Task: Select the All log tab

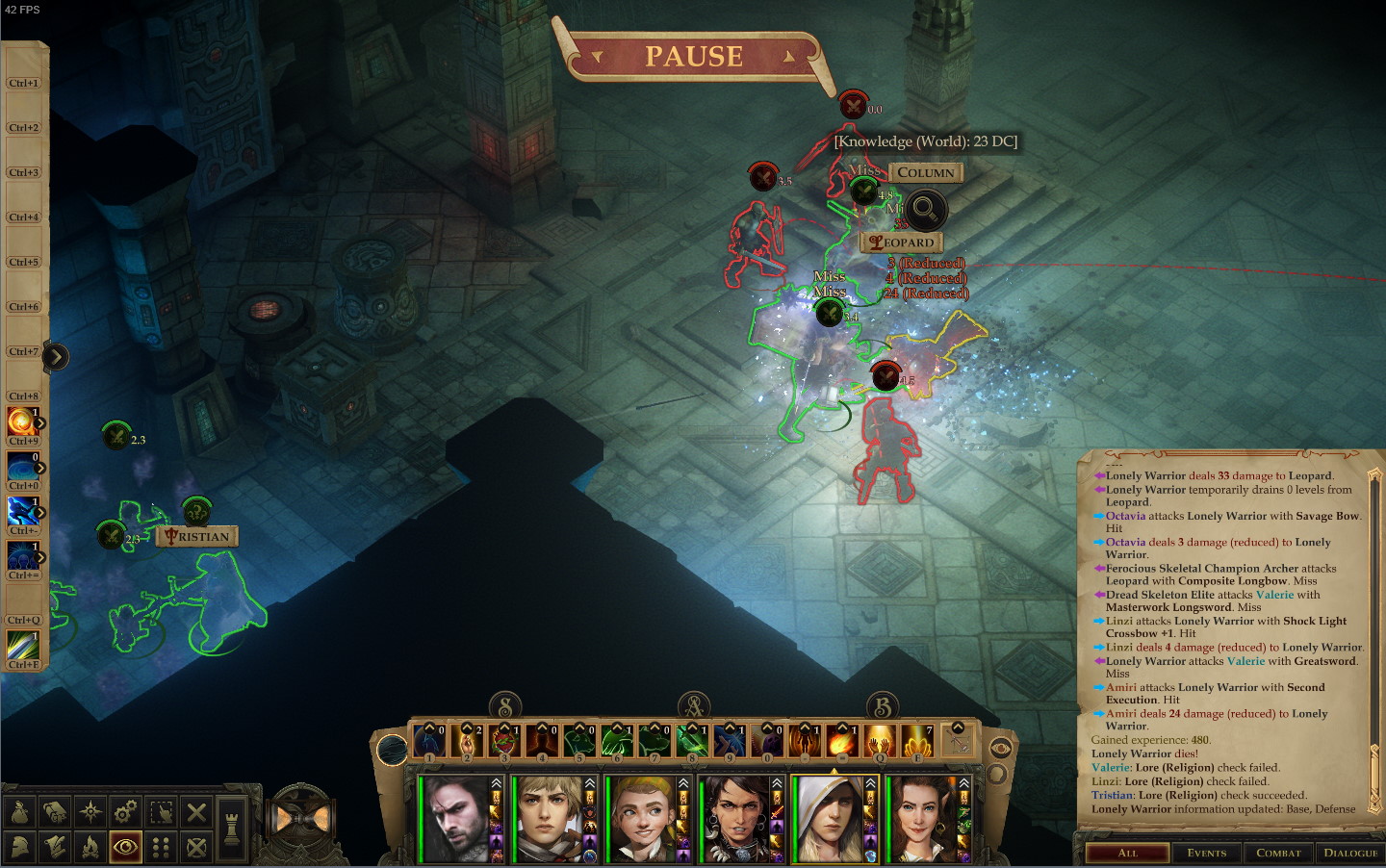Action: 1128,853
